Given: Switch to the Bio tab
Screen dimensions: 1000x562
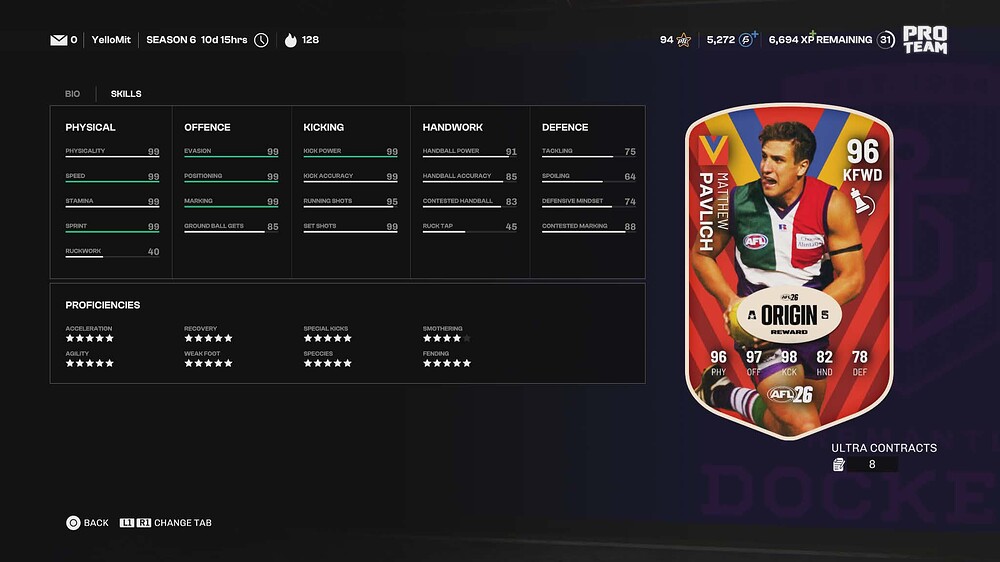Looking at the screenshot, I should click(72, 94).
